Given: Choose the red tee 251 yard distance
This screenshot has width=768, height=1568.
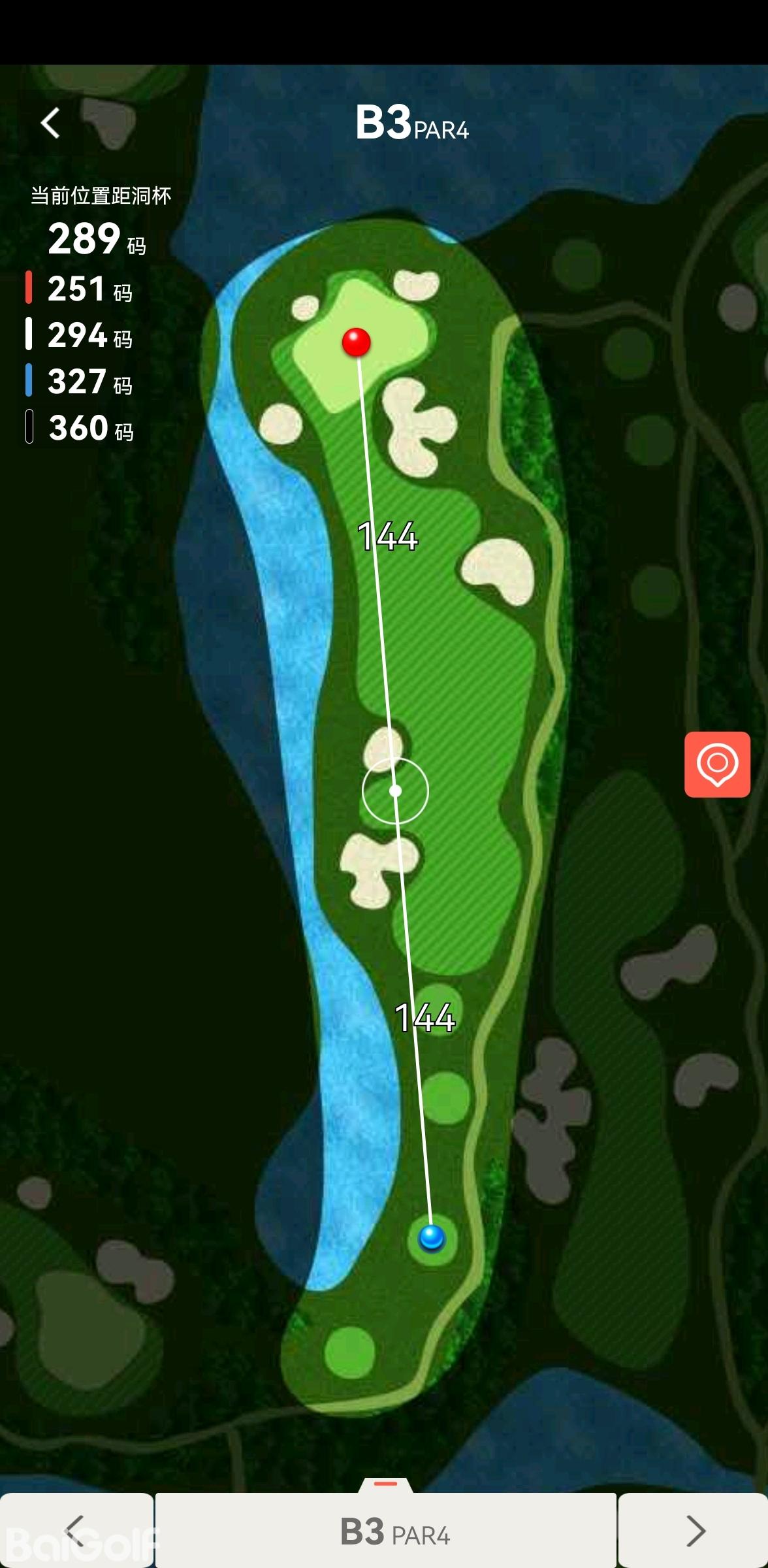Looking at the screenshot, I should pyautogui.click(x=80, y=289).
